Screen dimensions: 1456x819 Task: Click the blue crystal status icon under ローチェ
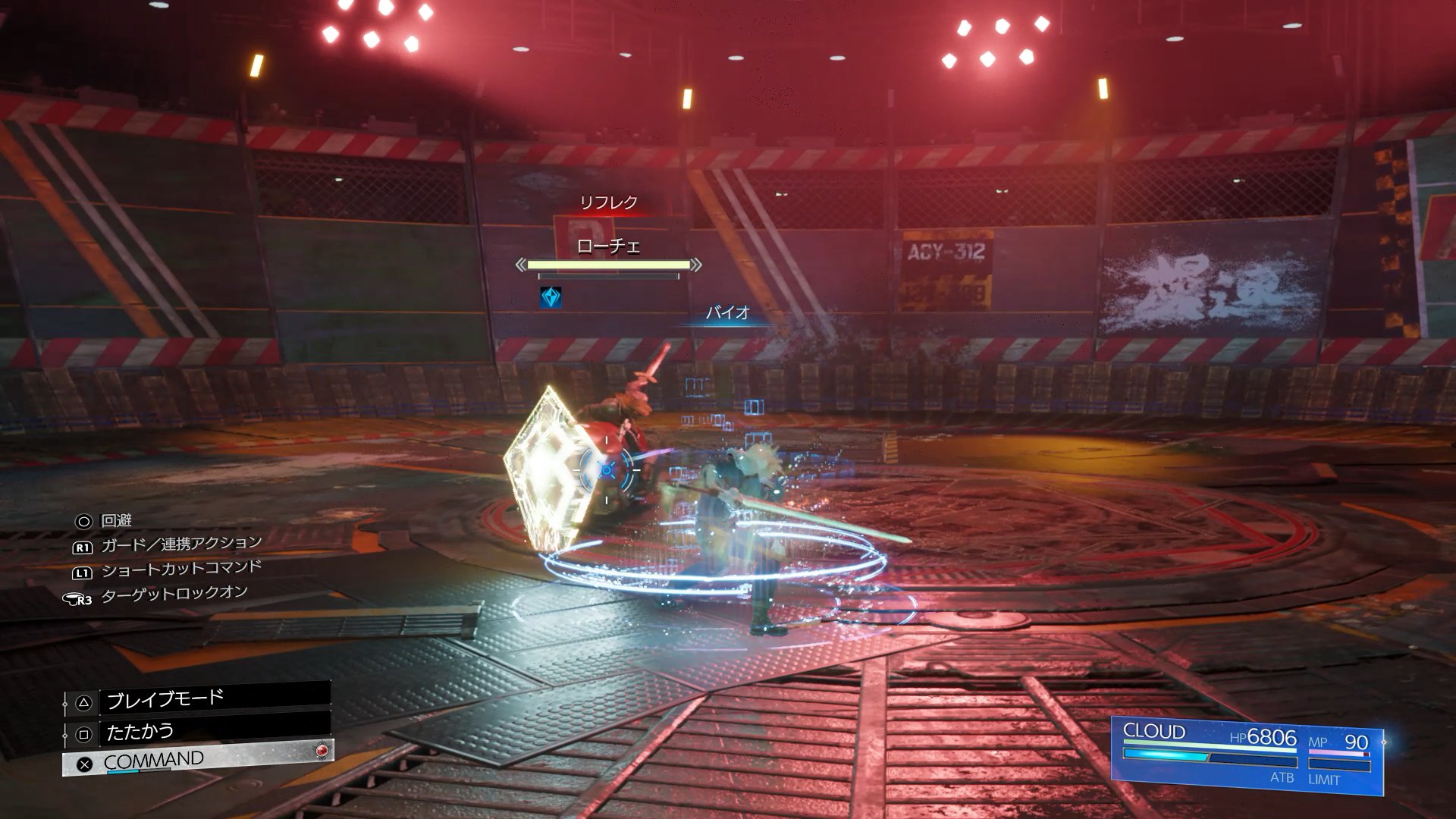tap(551, 297)
